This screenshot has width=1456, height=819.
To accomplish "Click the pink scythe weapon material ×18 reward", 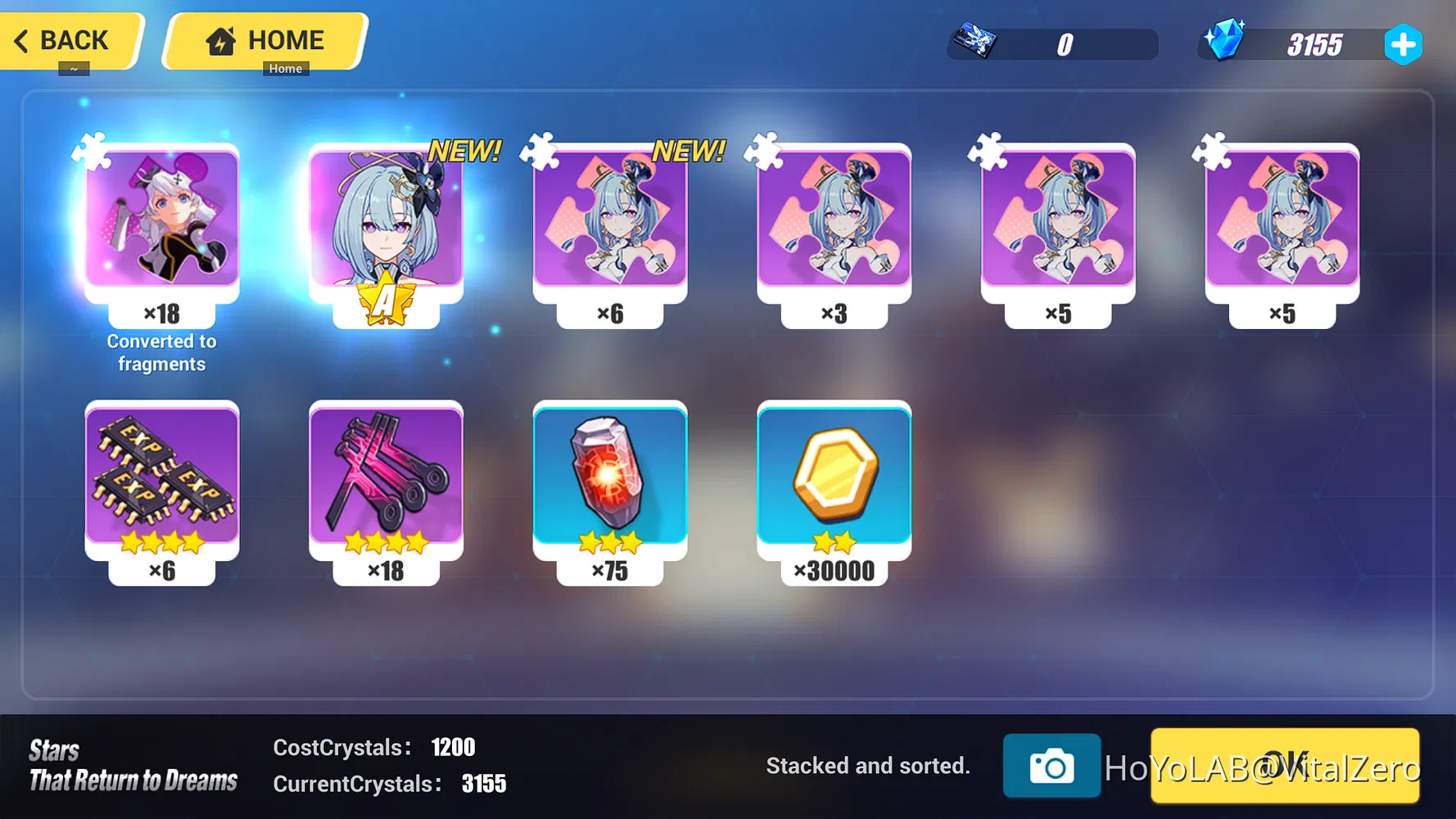I will click(x=387, y=479).
